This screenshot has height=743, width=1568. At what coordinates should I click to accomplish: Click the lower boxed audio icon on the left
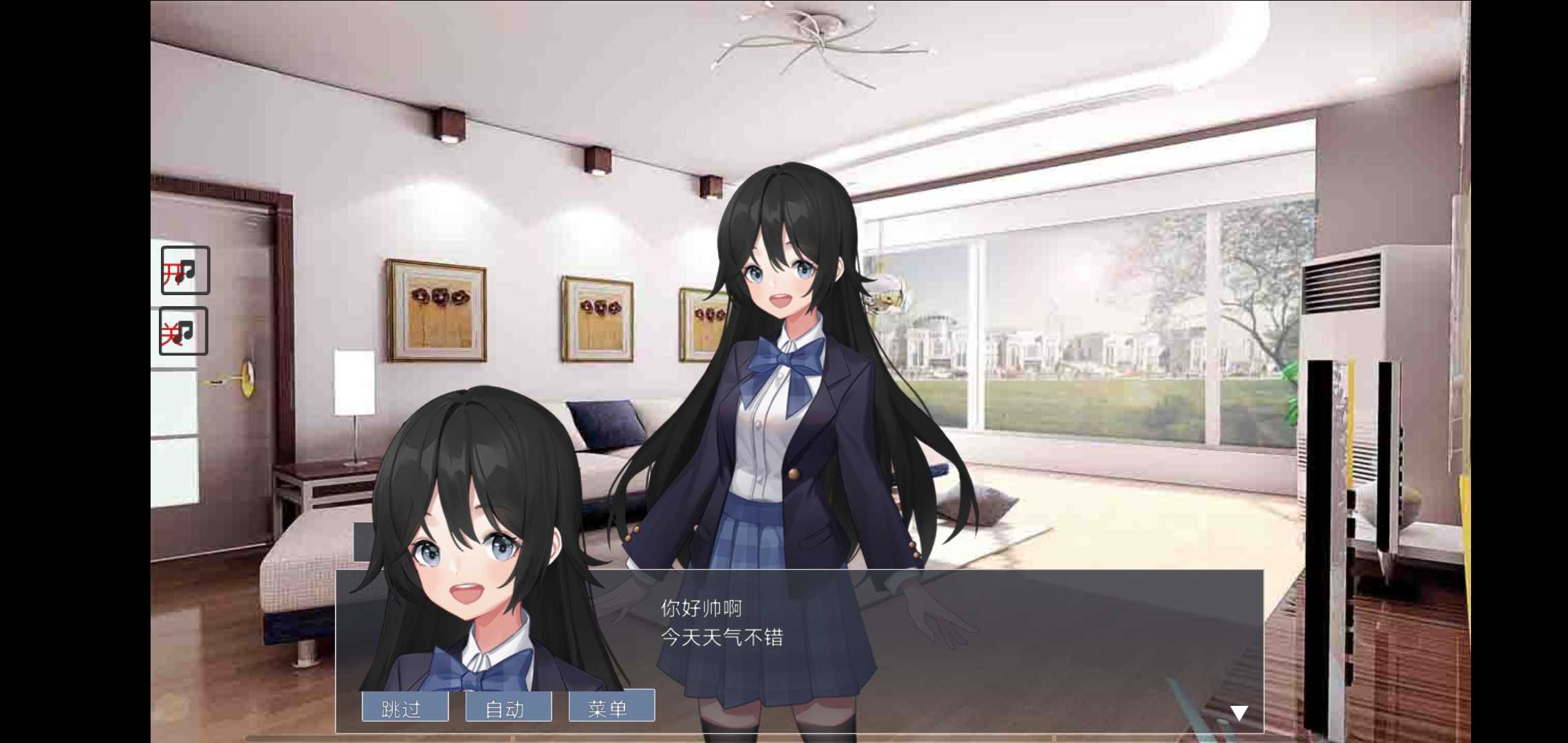[184, 330]
